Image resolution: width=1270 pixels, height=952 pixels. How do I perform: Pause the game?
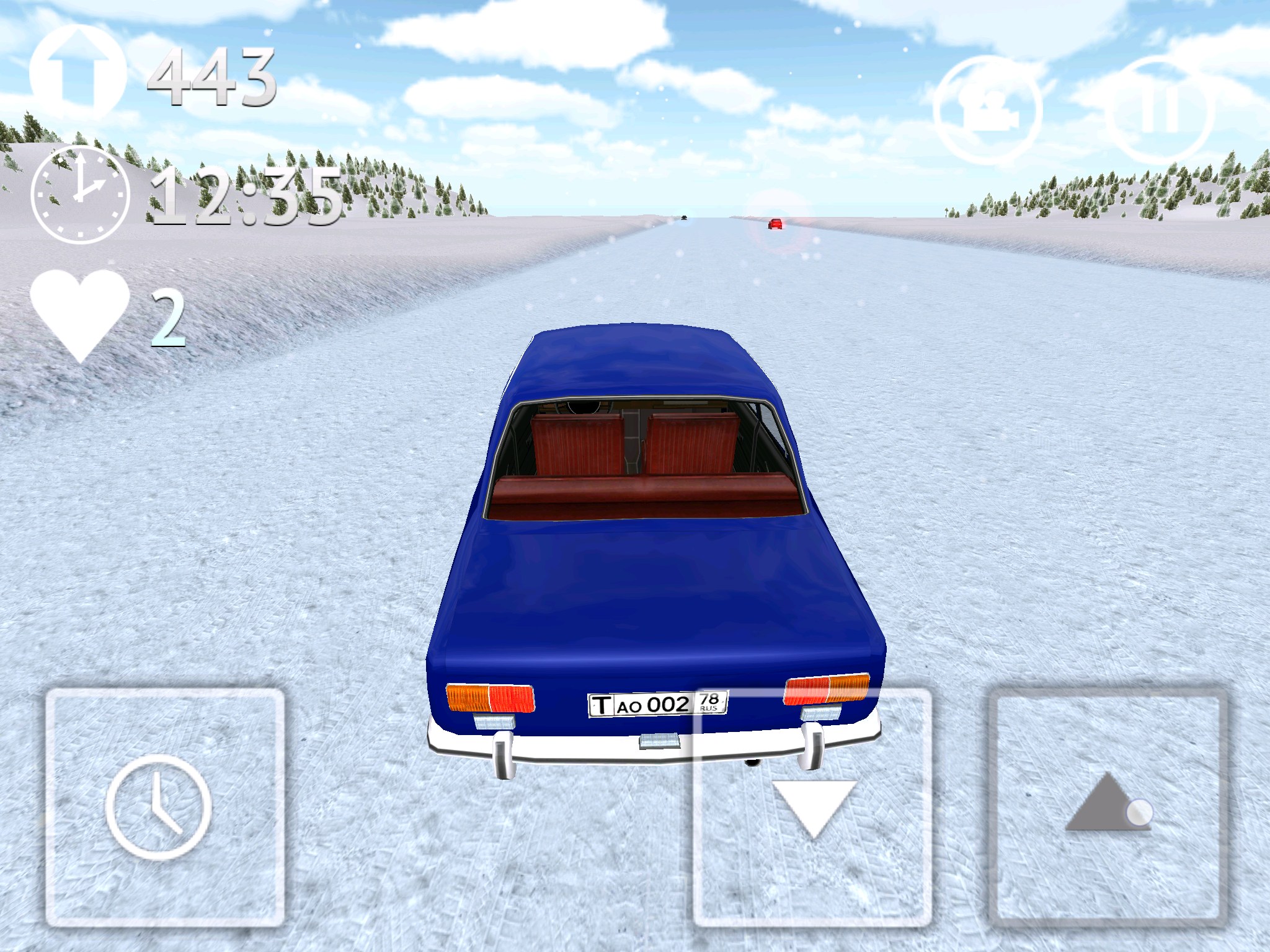pyautogui.click(x=1160, y=110)
